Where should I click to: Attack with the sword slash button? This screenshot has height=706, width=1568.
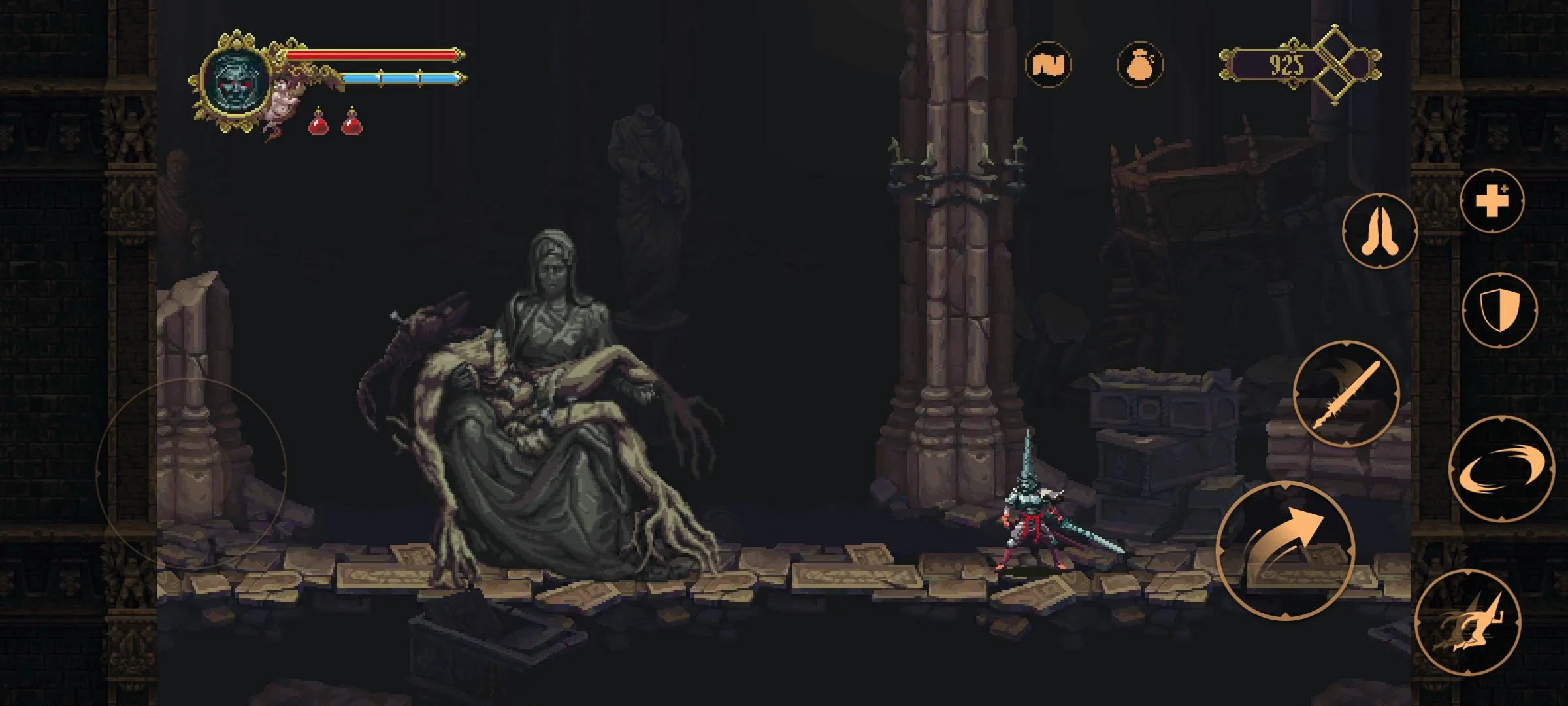pos(1346,394)
